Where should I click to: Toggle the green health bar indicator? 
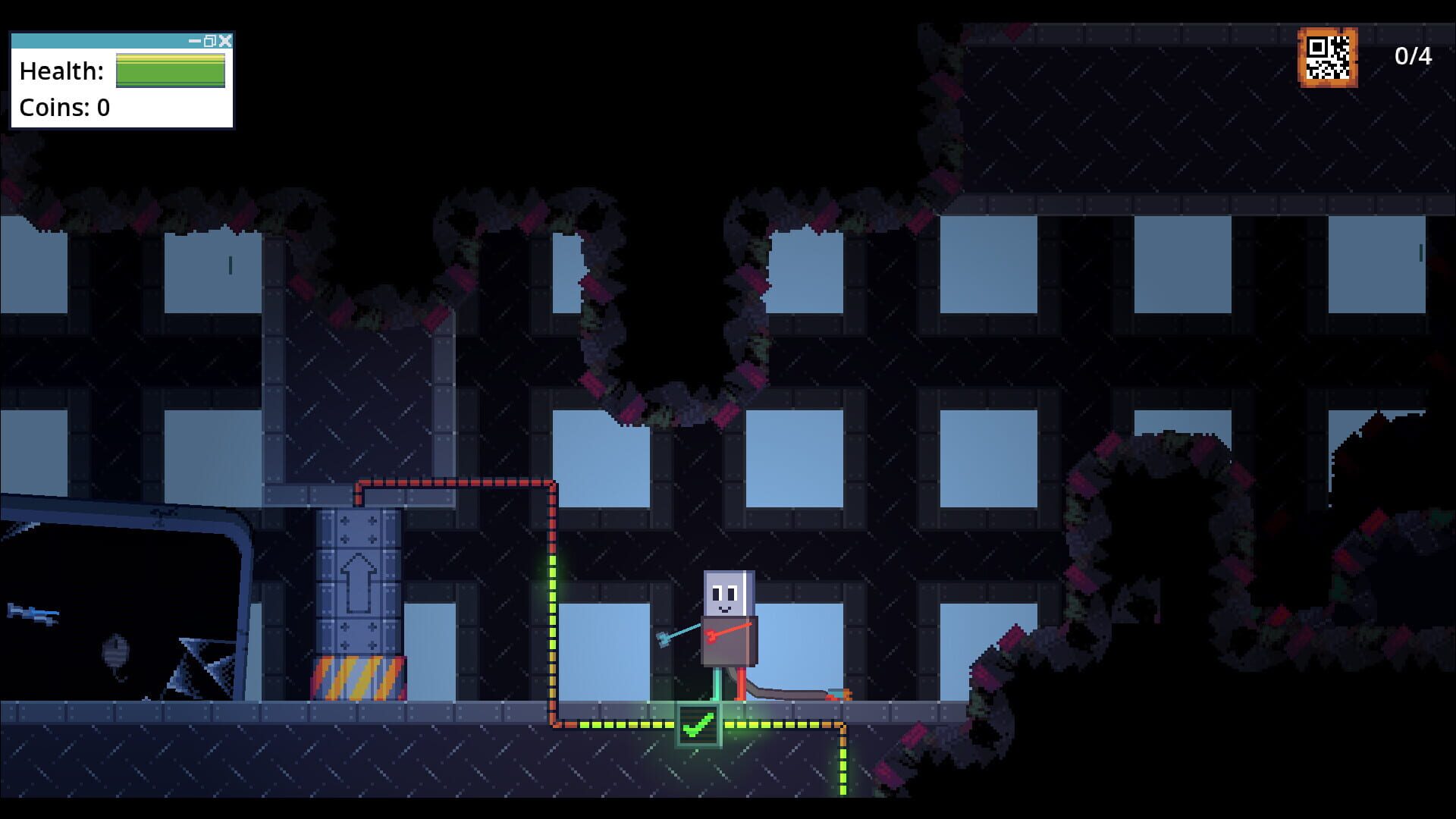168,72
